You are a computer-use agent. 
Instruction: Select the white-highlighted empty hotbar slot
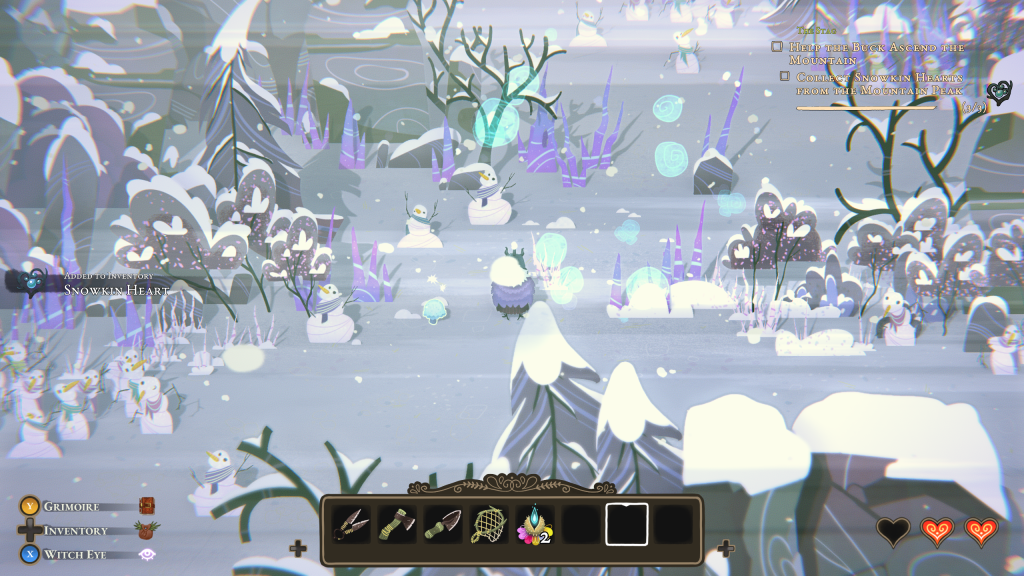(627, 525)
